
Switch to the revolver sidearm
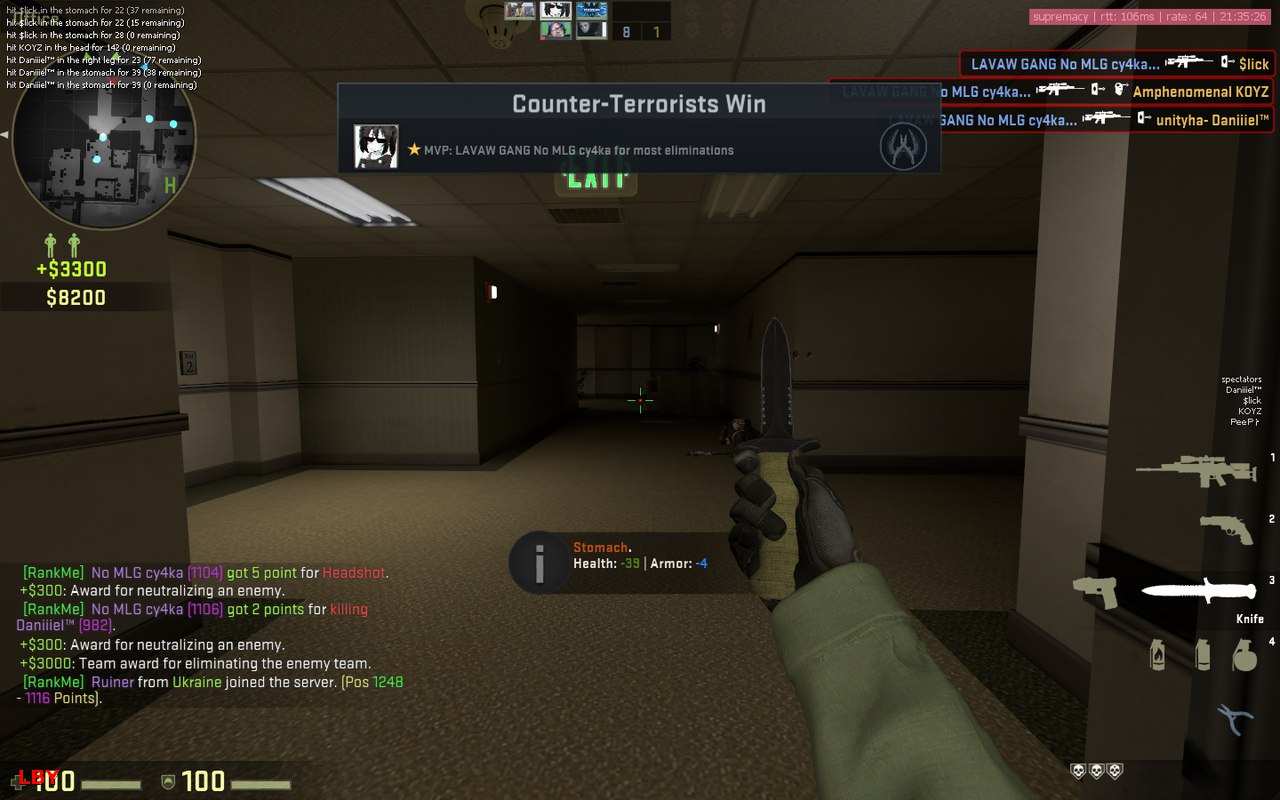click(1225, 528)
